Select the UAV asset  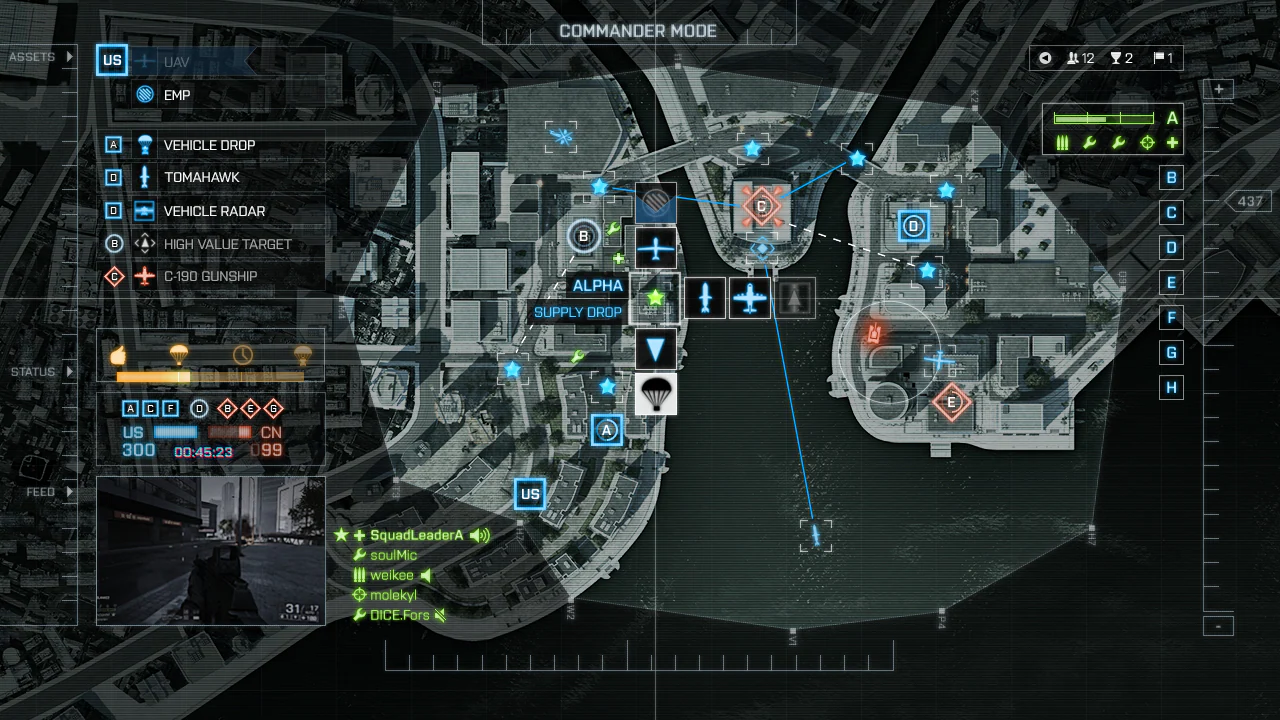(x=145, y=60)
